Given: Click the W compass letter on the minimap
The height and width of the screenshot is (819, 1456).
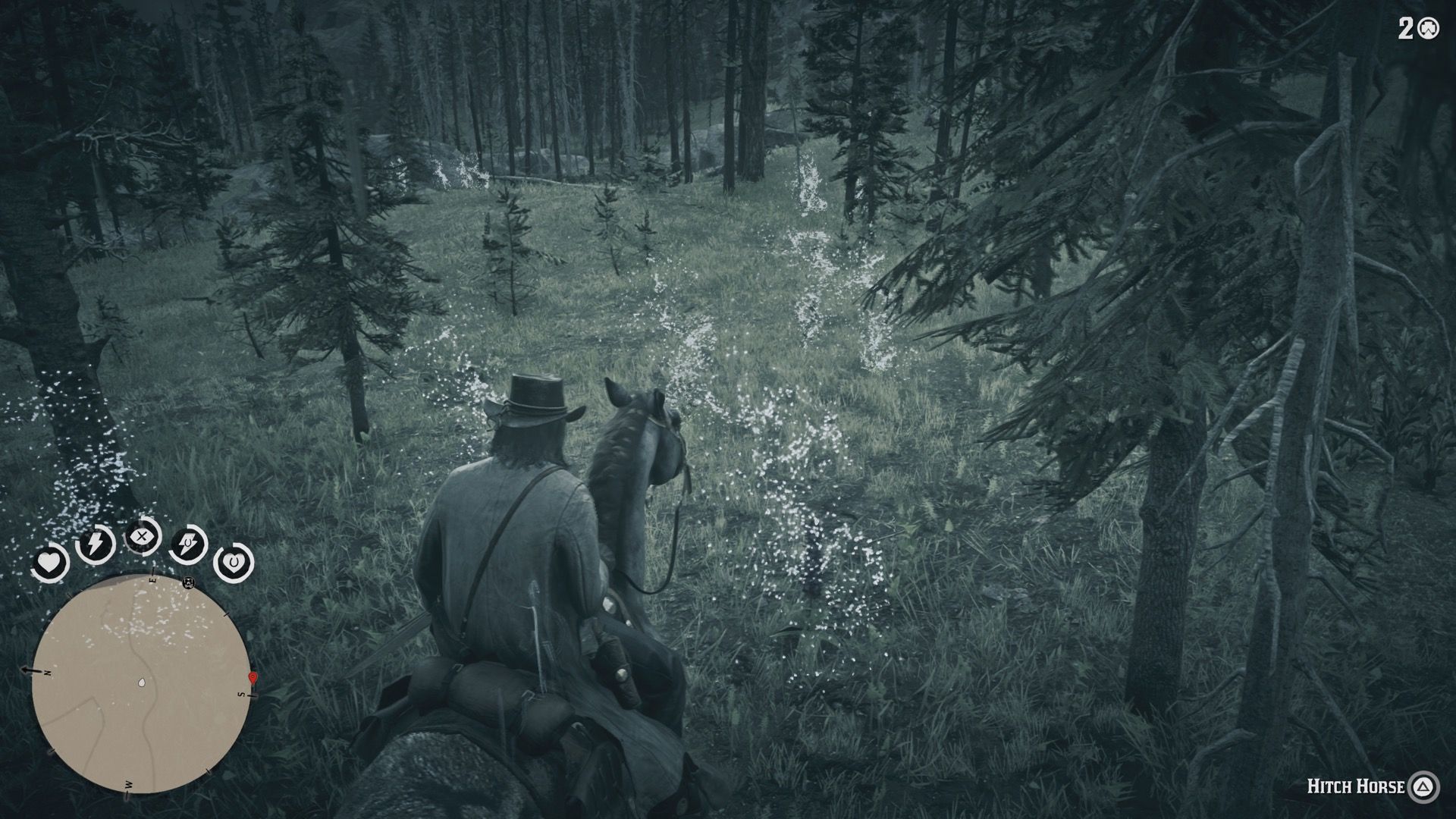Looking at the screenshot, I should 127,784.
